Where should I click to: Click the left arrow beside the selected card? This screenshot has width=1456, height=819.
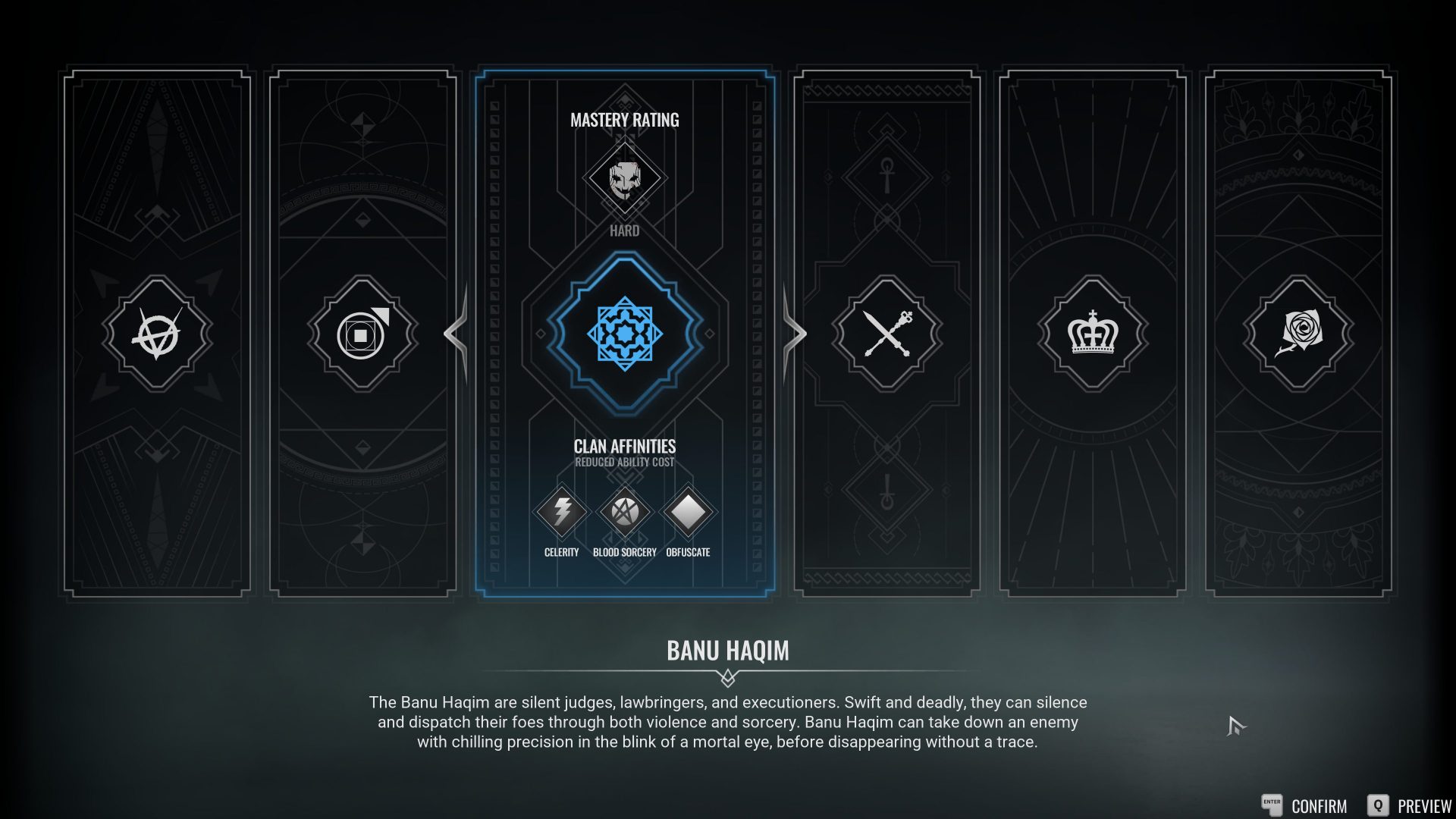(x=457, y=334)
